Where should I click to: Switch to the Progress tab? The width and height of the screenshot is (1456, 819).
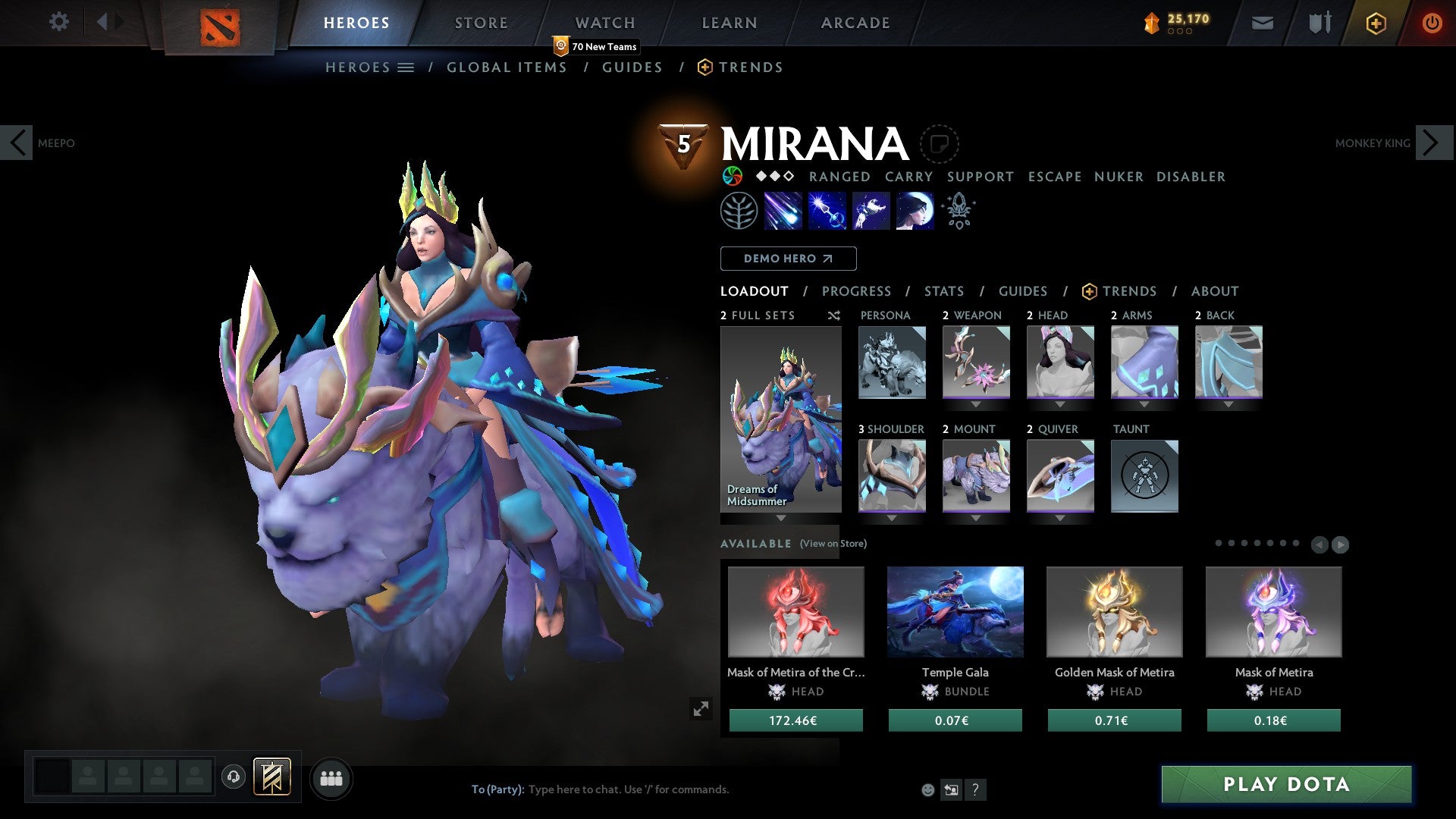[857, 291]
